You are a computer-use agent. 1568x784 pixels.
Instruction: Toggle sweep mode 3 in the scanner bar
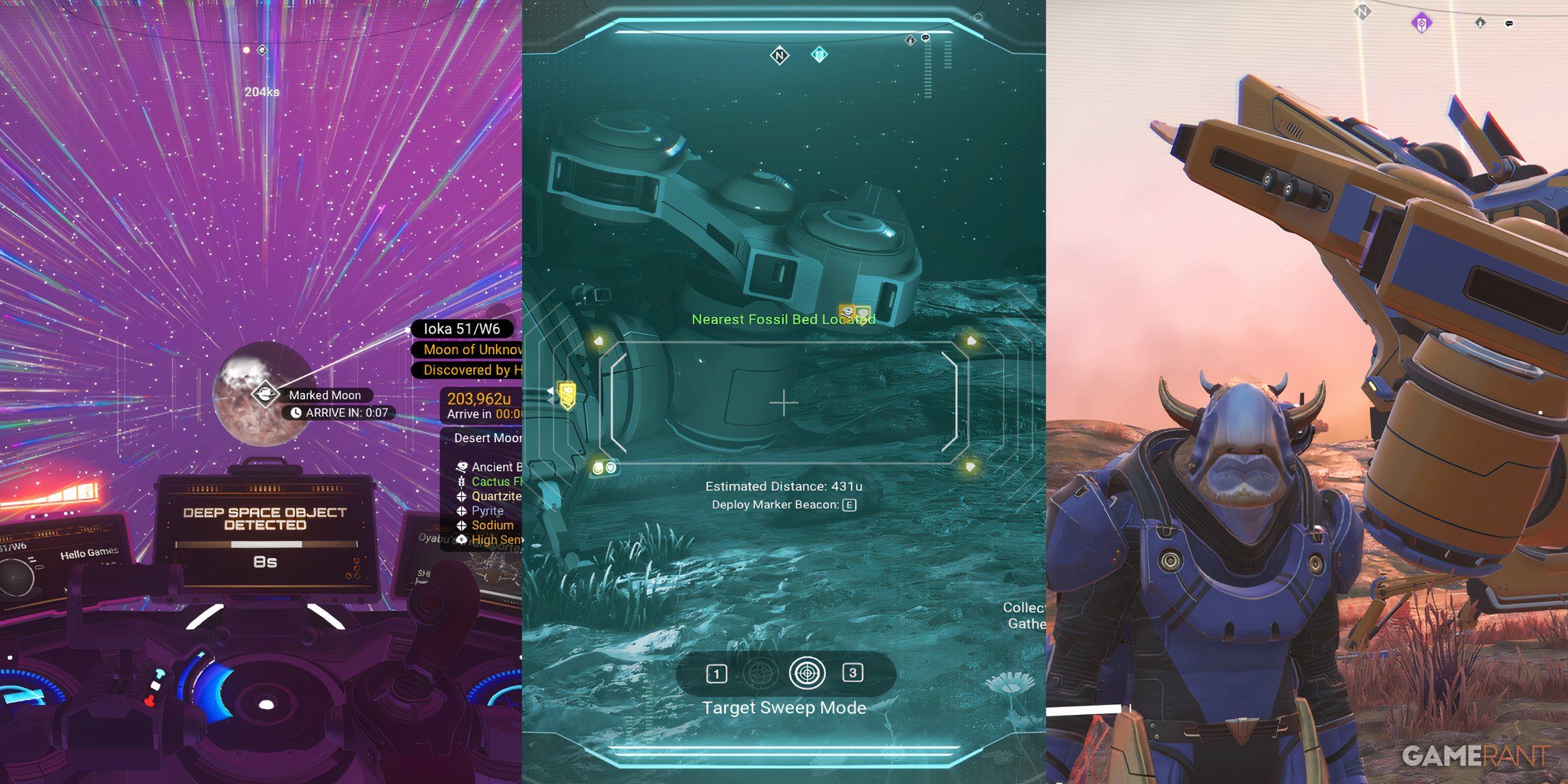854,673
